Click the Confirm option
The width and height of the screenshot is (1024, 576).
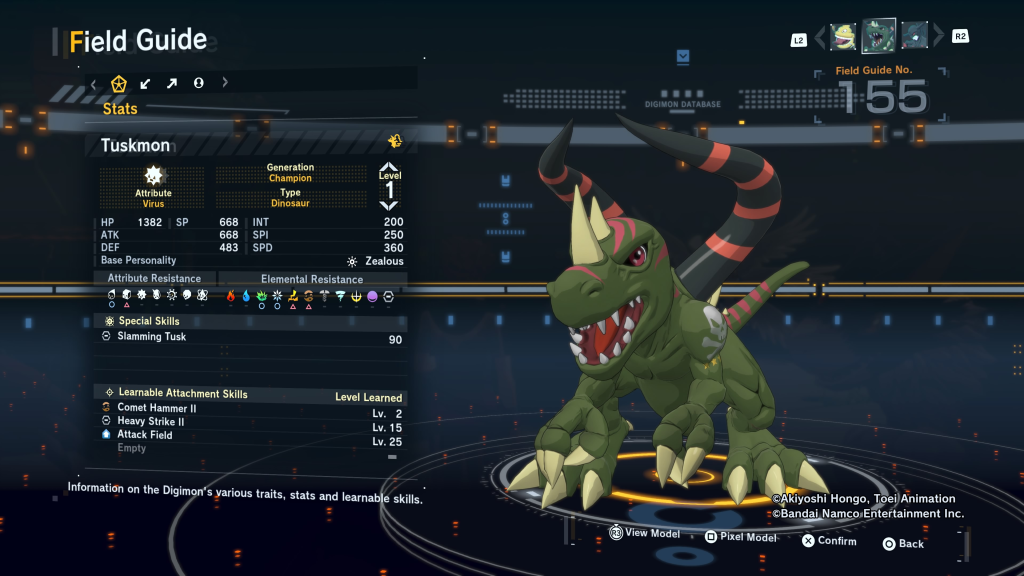tap(829, 541)
